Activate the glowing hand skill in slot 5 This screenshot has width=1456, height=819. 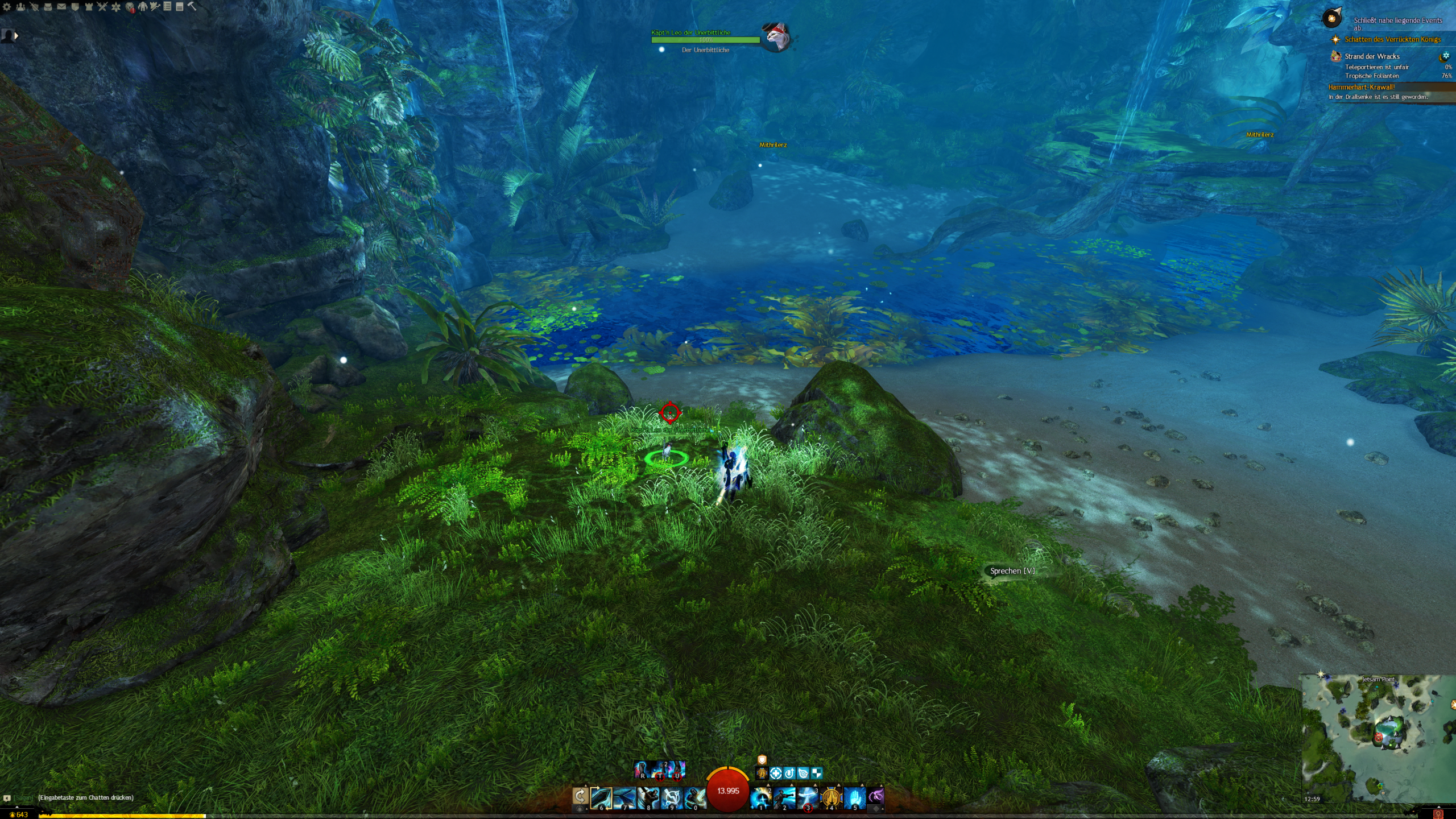coord(854,797)
